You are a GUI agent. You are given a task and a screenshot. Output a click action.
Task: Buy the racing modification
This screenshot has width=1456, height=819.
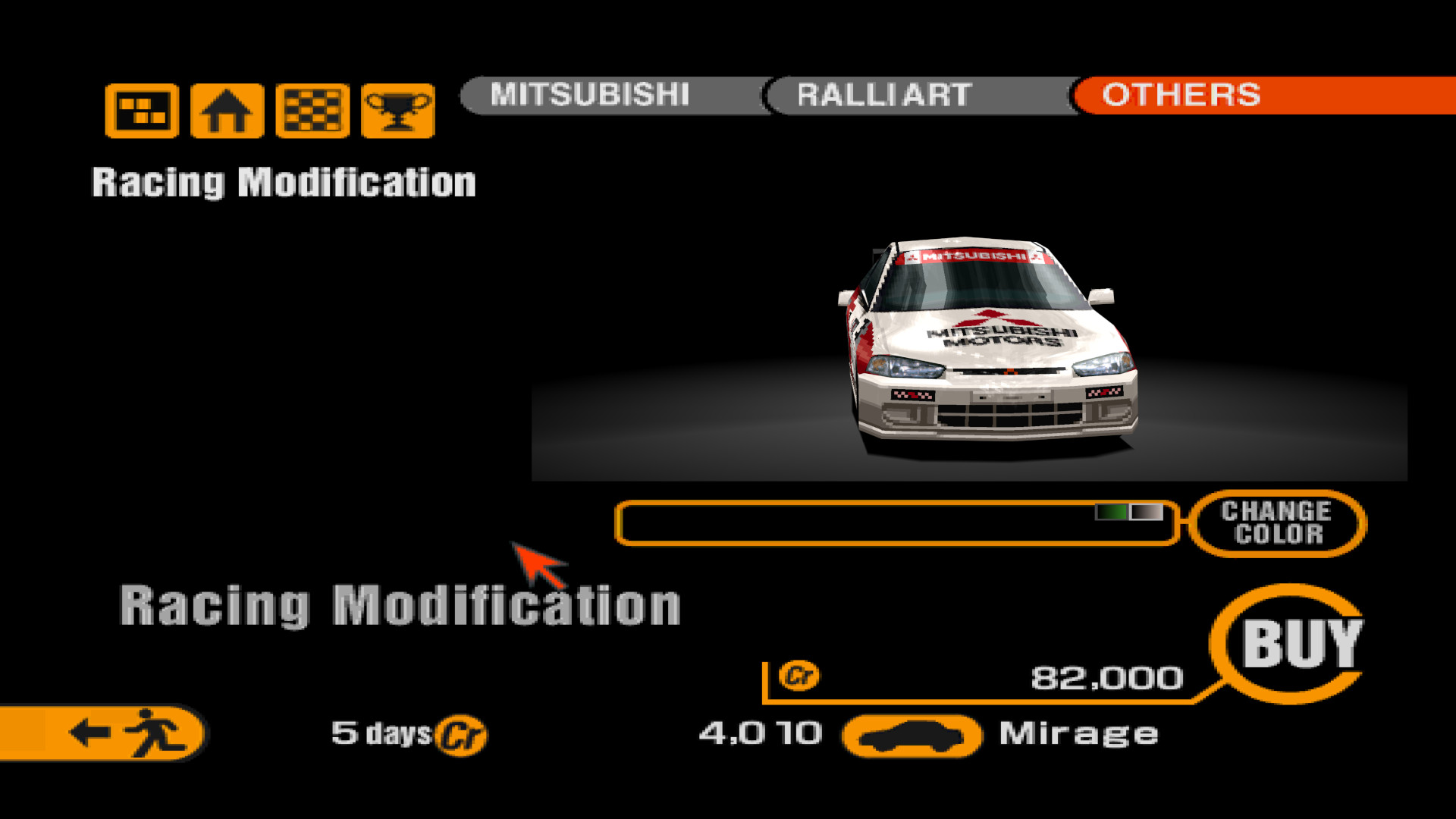point(1300,643)
